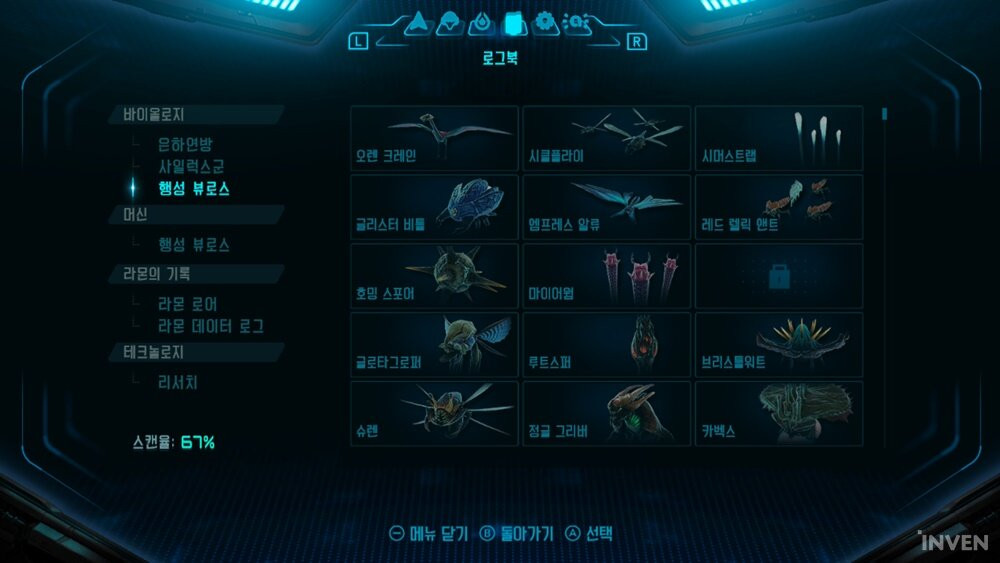Switch to the gear settings tab
The height and width of the screenshot is (563, 1000).
point(545,23)
